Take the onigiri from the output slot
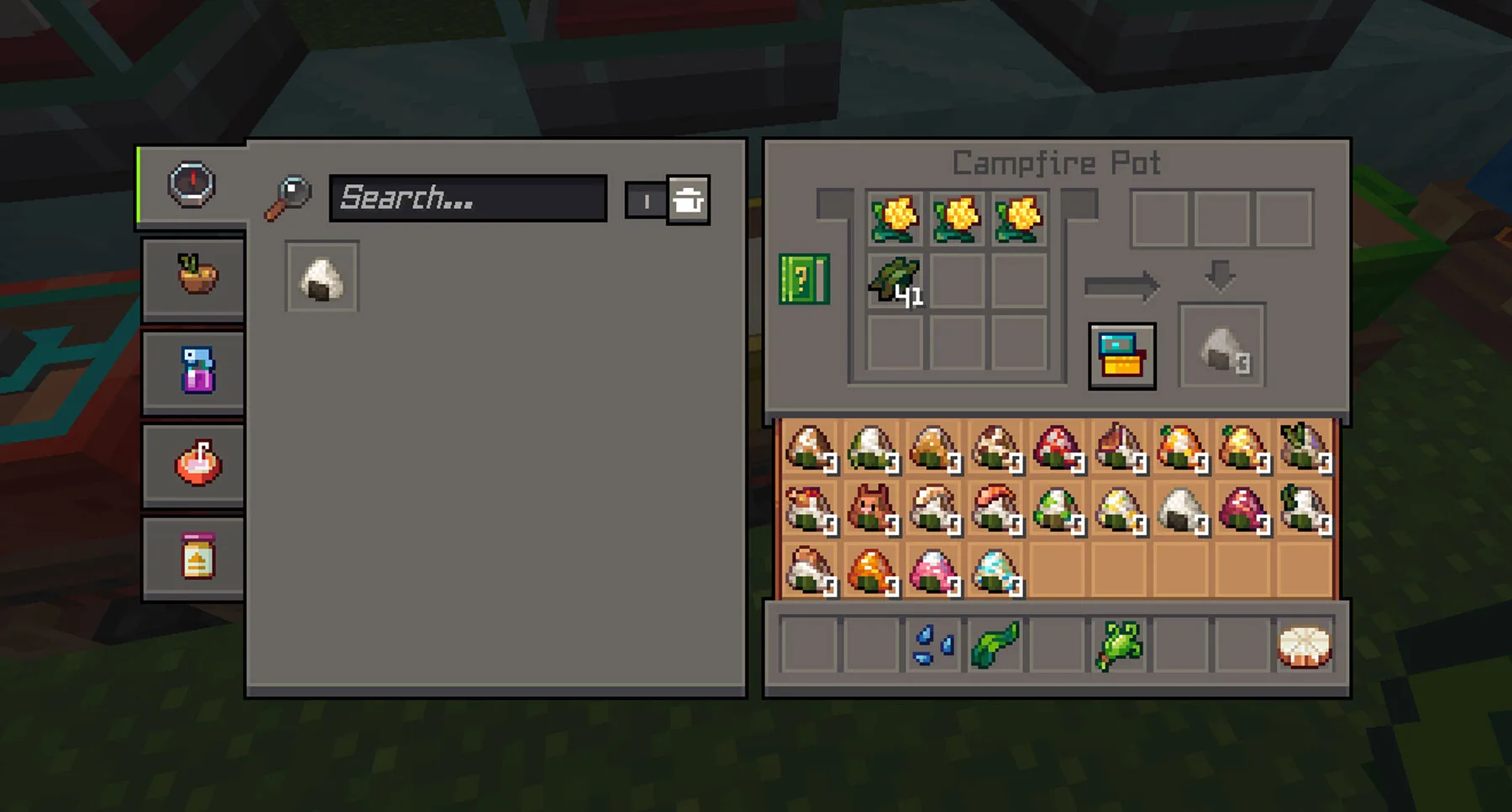 1221,348
